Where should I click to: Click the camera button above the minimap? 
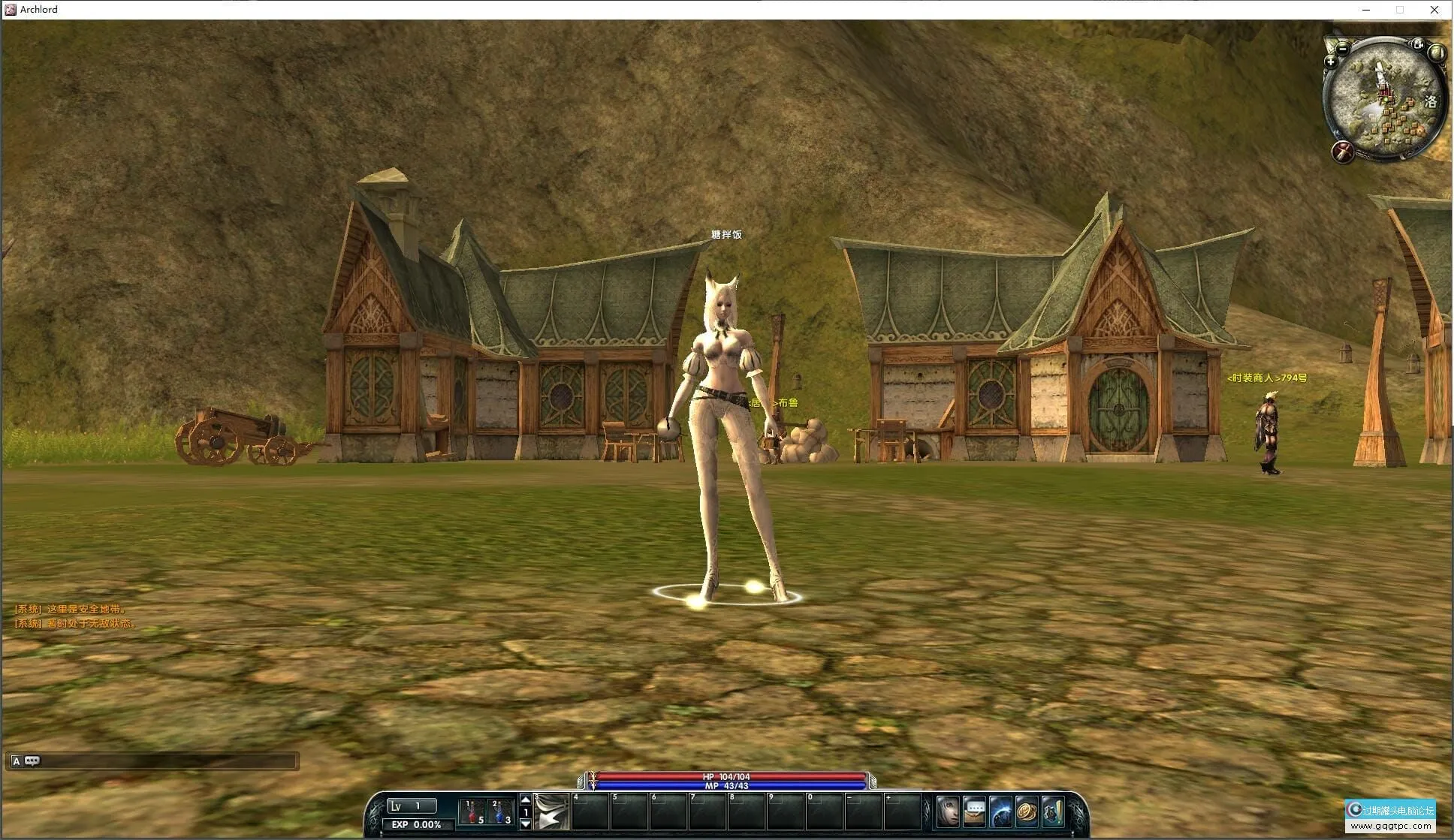click(x=1418, y=44)
